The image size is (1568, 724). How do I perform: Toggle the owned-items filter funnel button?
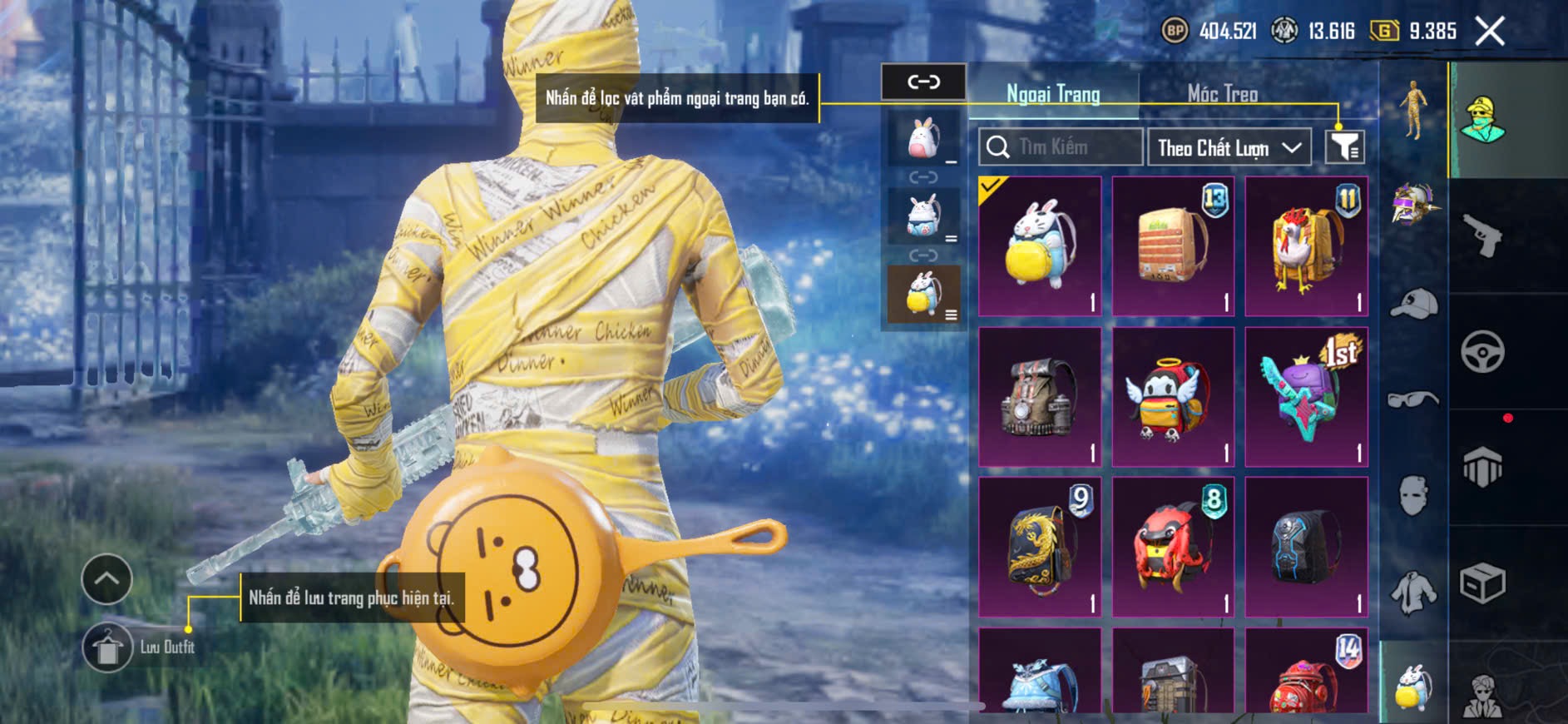pyautogui.click(x=1344, y=147)
